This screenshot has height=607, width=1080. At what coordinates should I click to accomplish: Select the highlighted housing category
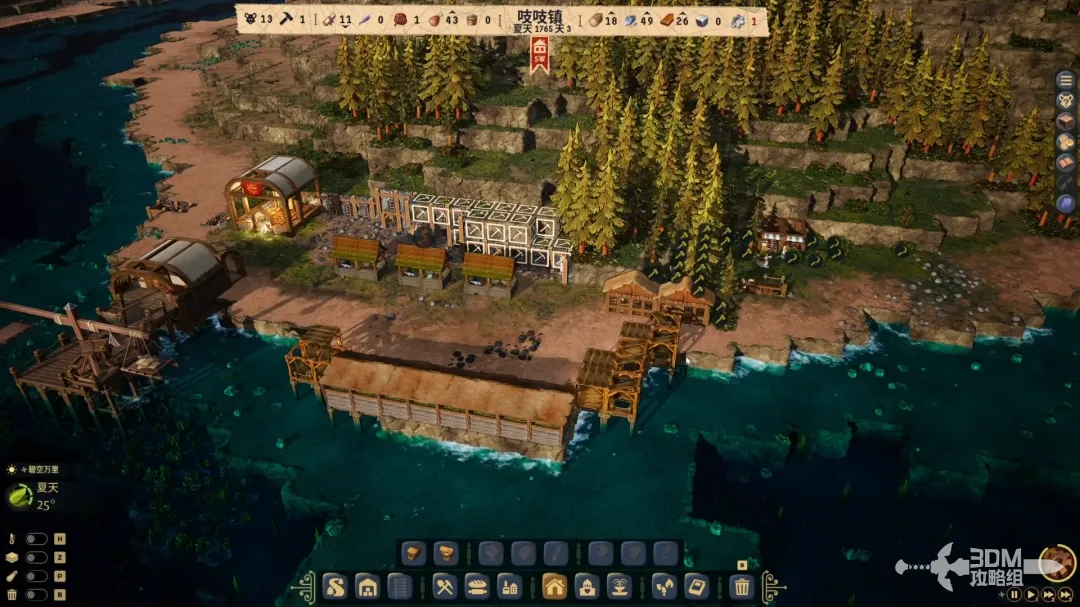555,586
